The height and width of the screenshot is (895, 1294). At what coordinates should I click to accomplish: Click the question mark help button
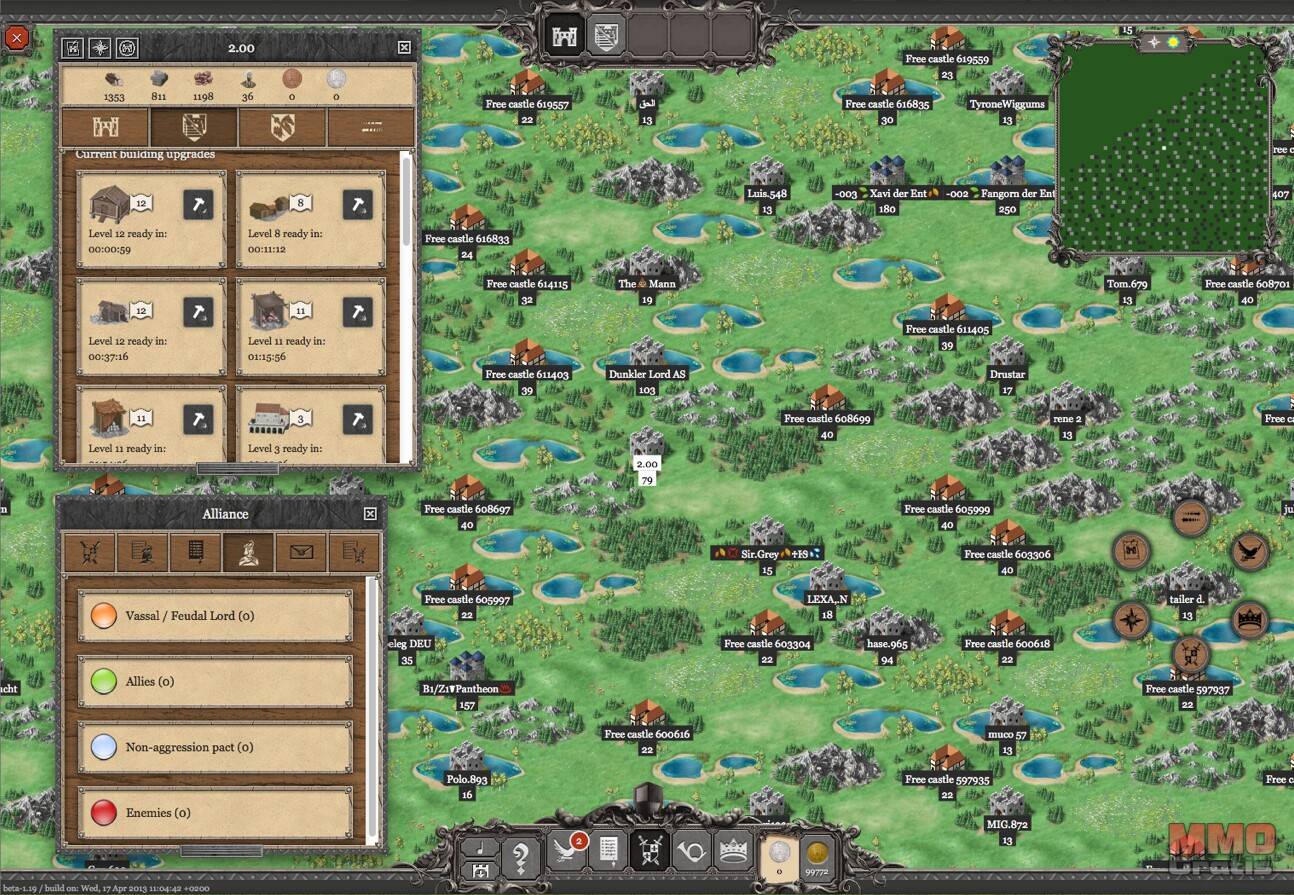521,857
